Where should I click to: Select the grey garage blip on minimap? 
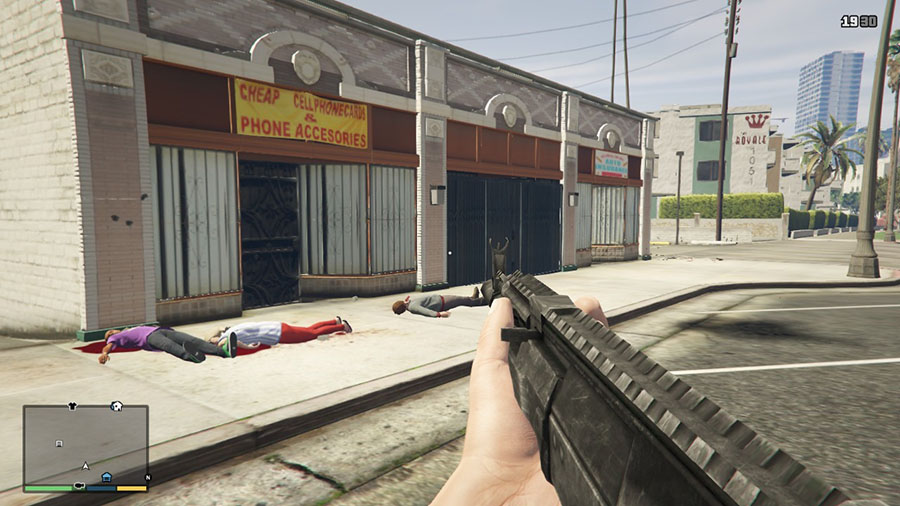[x=59, y=443]
